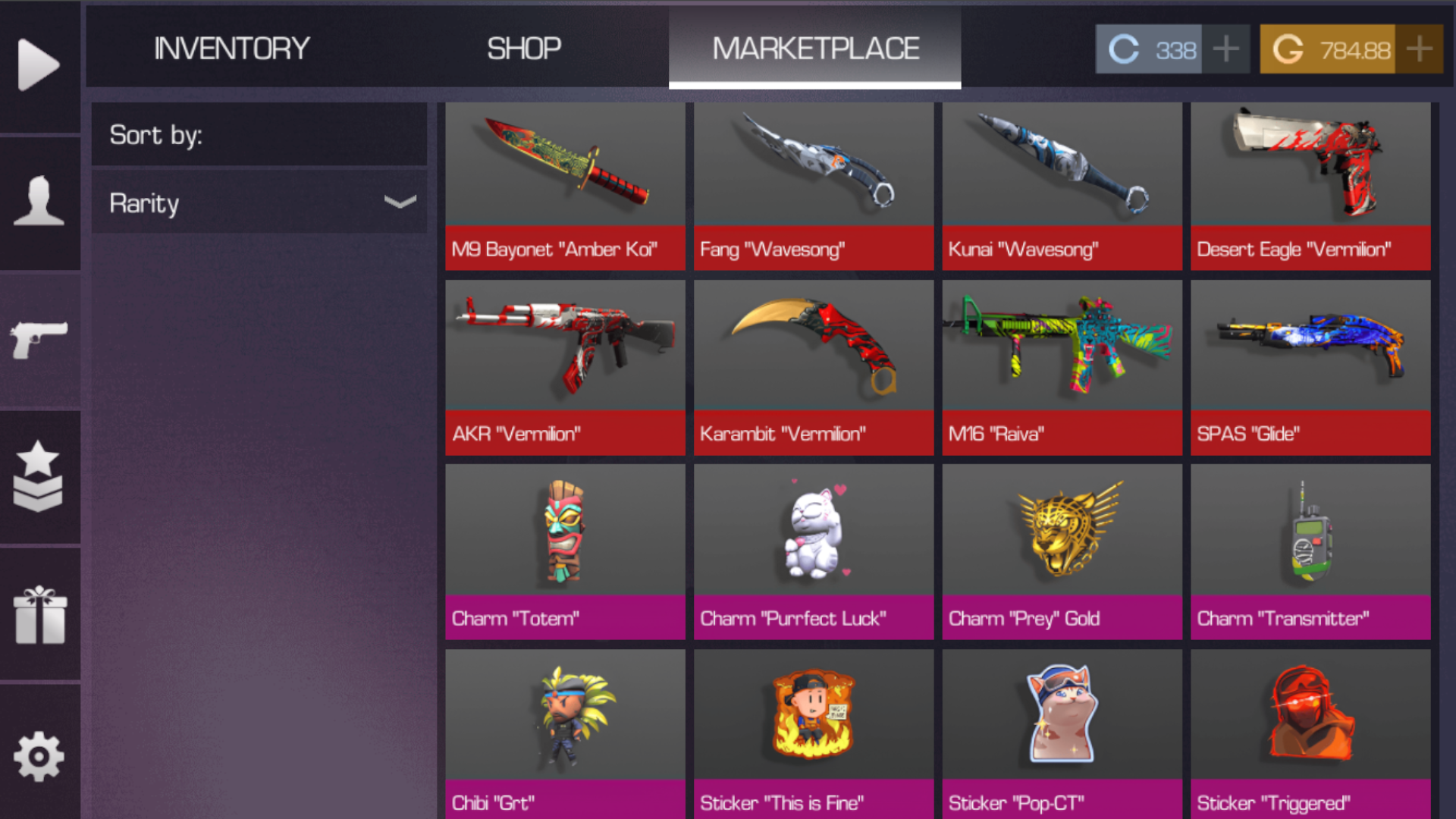Open the rank star icon
Image resolution: width=1456 pixels, height=819 pixels.
39,474
